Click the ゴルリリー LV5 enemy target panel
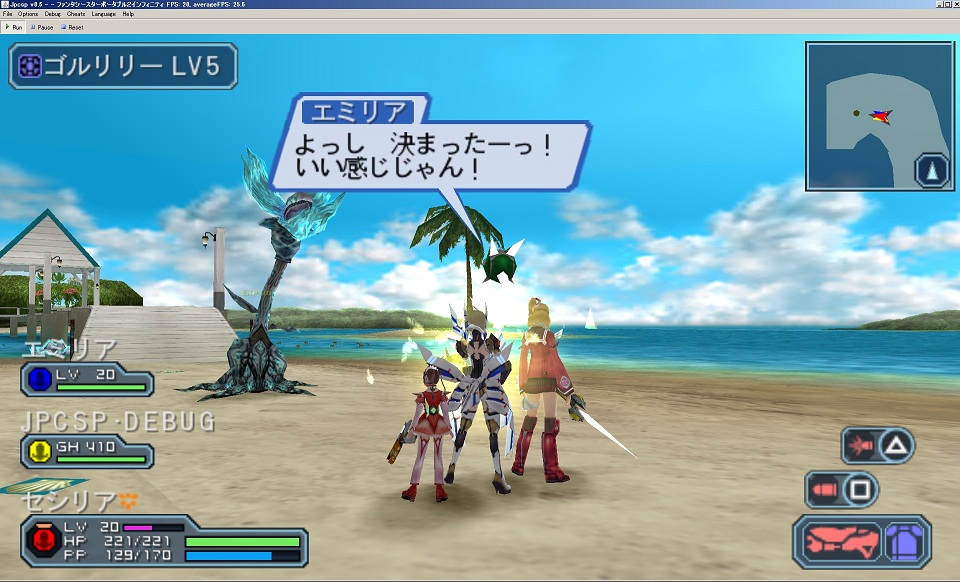 pyautogui.click(x=123, y=66)
